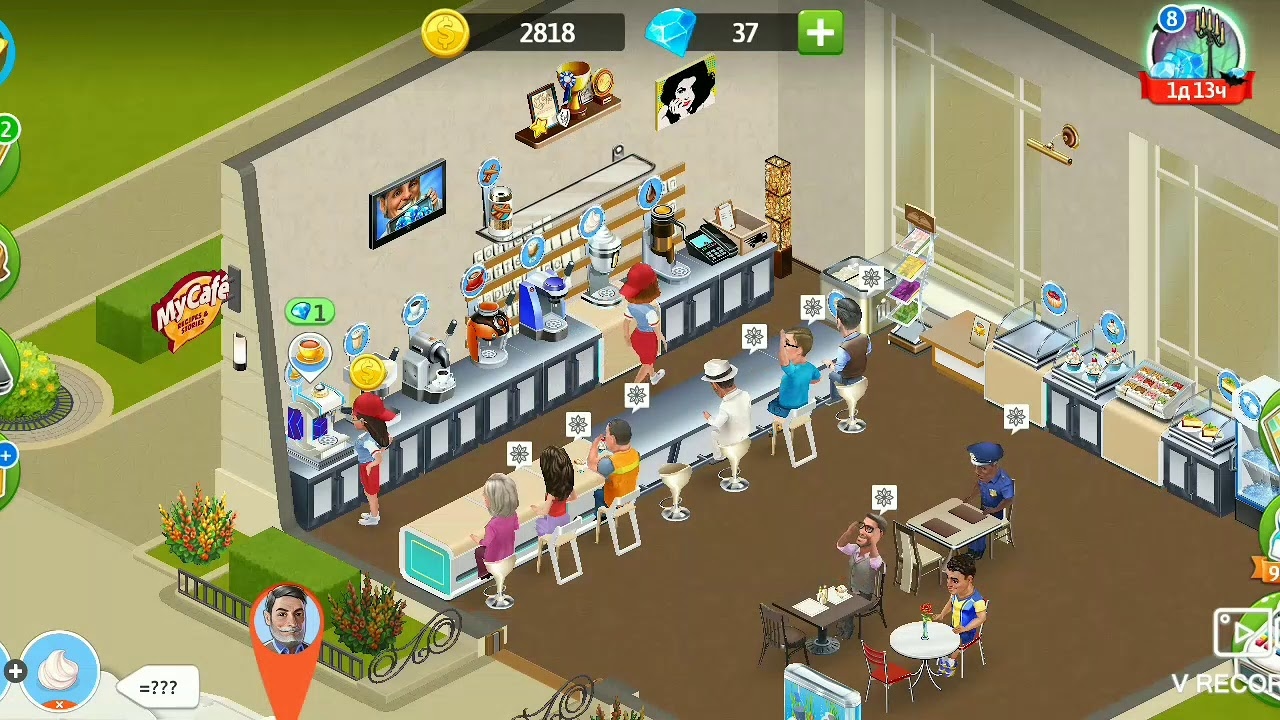Click the dark plus beside whipped cream
The image size is (1280, 720).
[x=14, y=672]
